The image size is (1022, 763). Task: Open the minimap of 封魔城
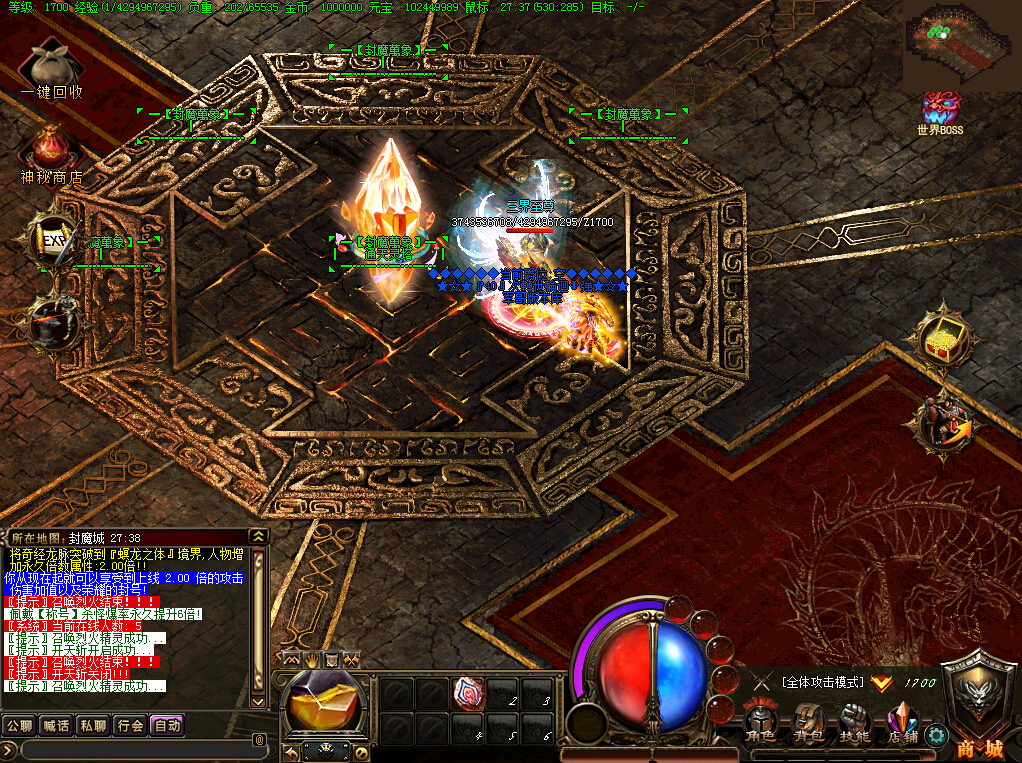point(960,45)
